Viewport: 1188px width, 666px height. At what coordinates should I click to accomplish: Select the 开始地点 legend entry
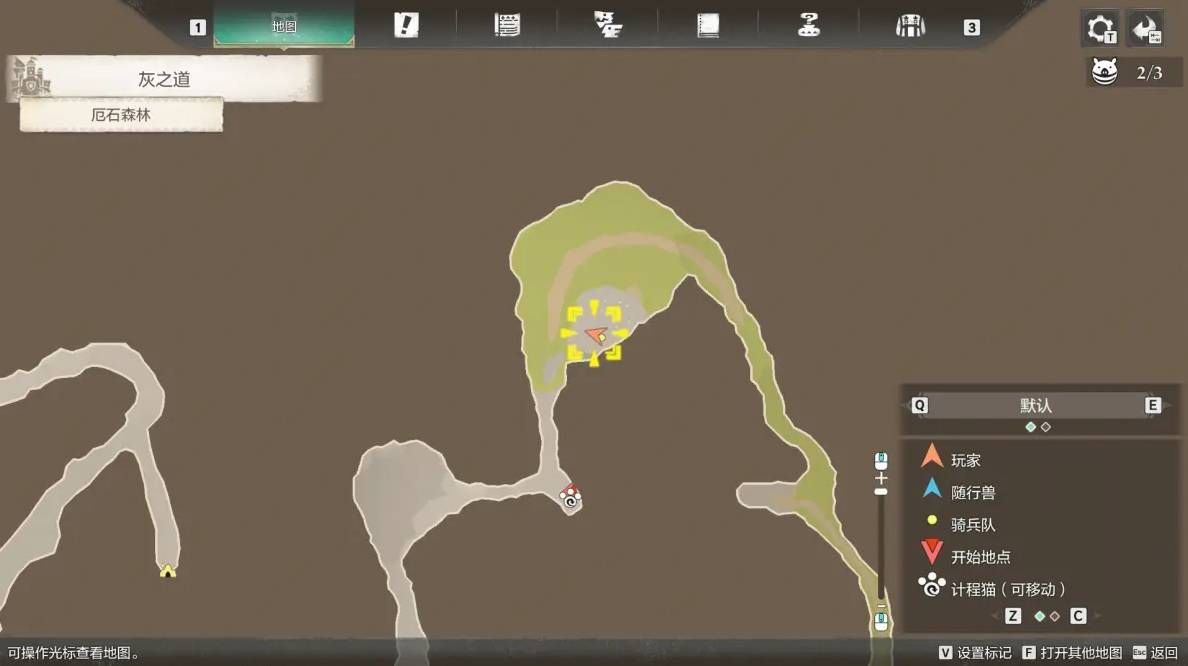click(x=980, y=556)
